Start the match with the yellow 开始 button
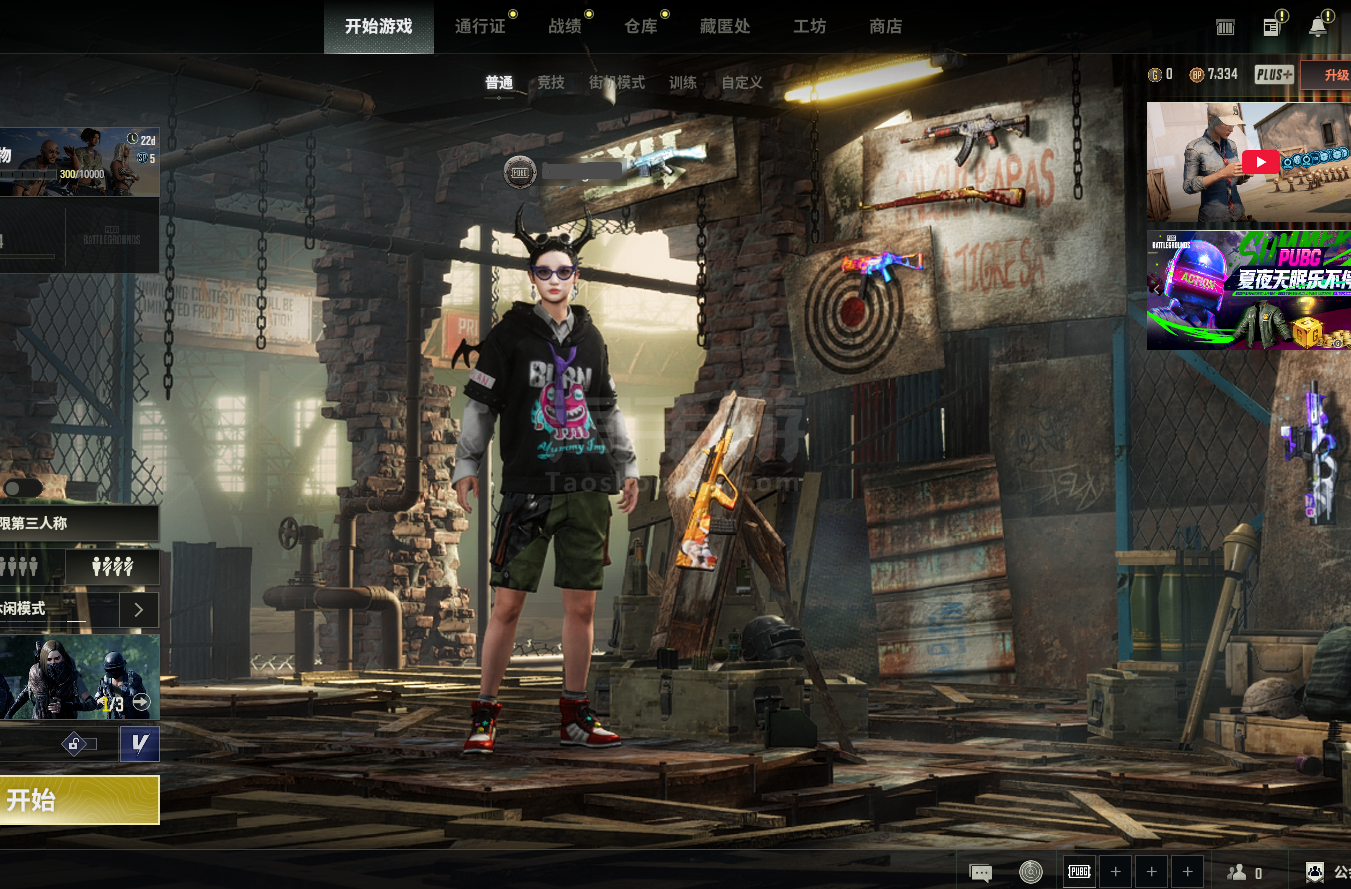The height and width of the screenshot is (889, 1351). pyautogui.click(x=78, y=800)
